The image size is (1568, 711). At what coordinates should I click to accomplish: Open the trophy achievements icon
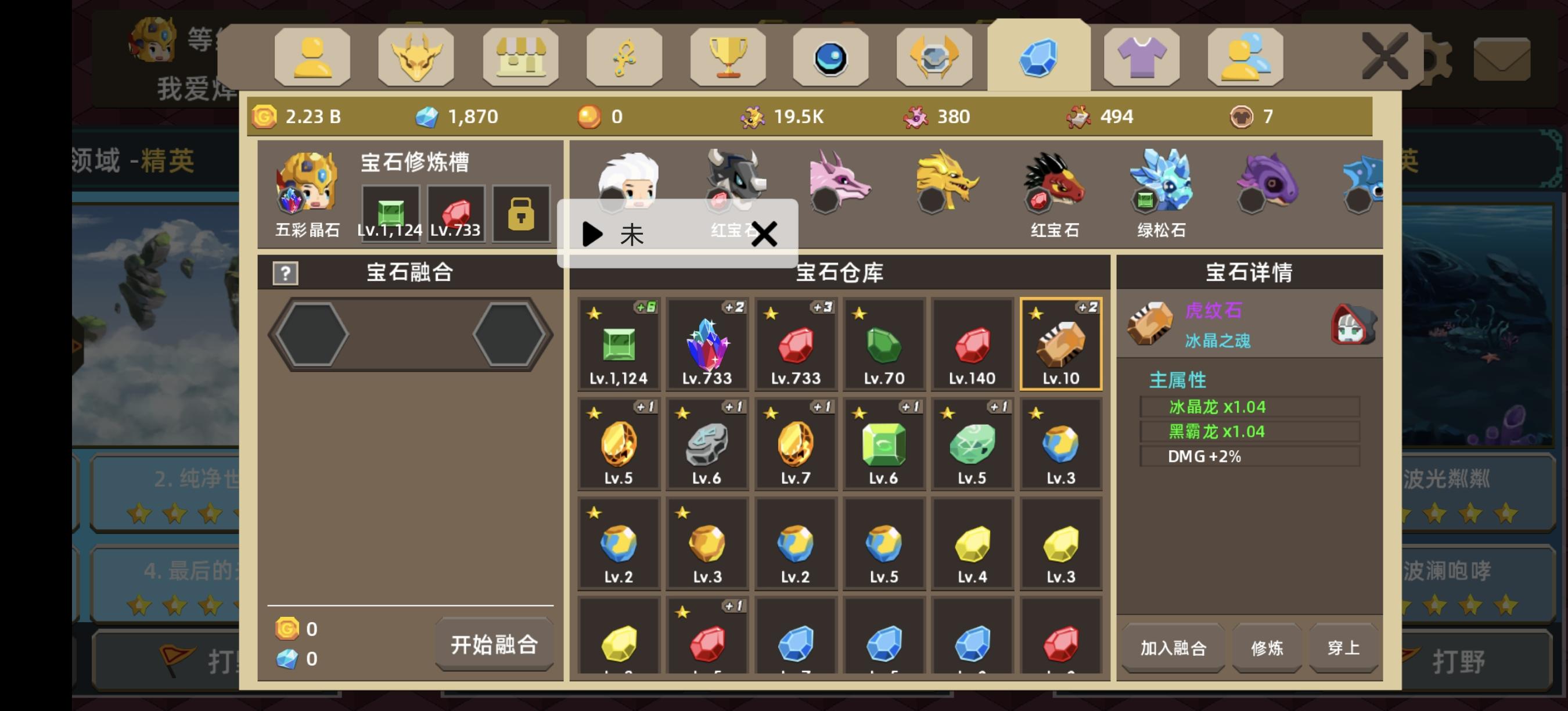(728, 56)
